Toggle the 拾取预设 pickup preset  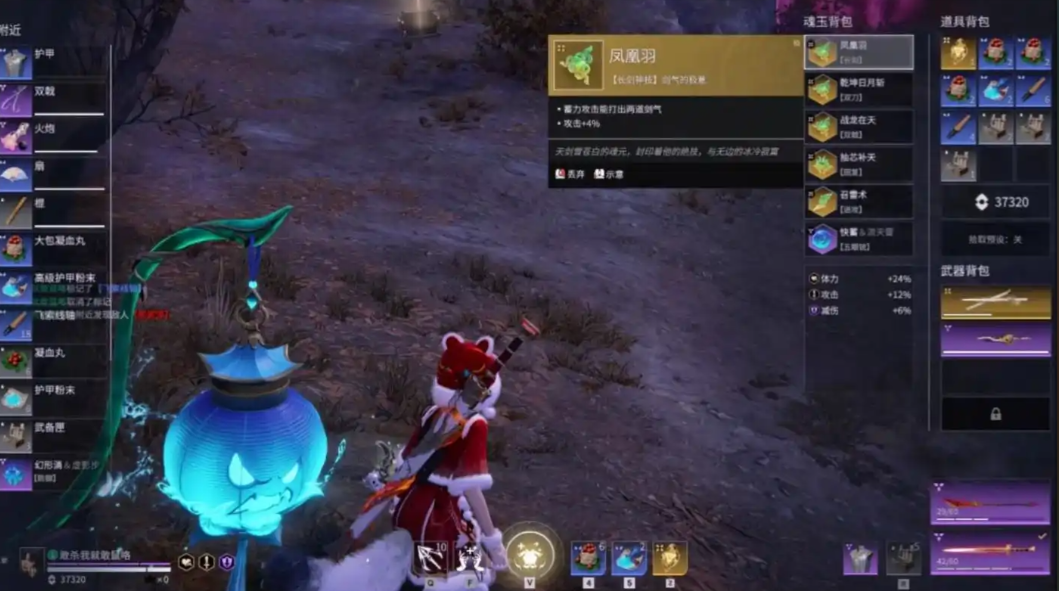995,240
